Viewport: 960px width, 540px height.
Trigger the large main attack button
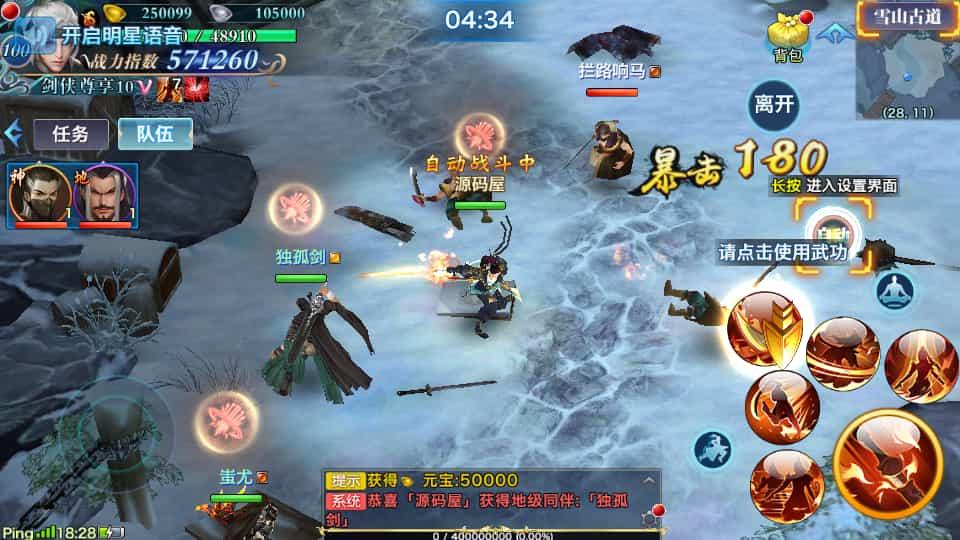[x=887, y=464]
